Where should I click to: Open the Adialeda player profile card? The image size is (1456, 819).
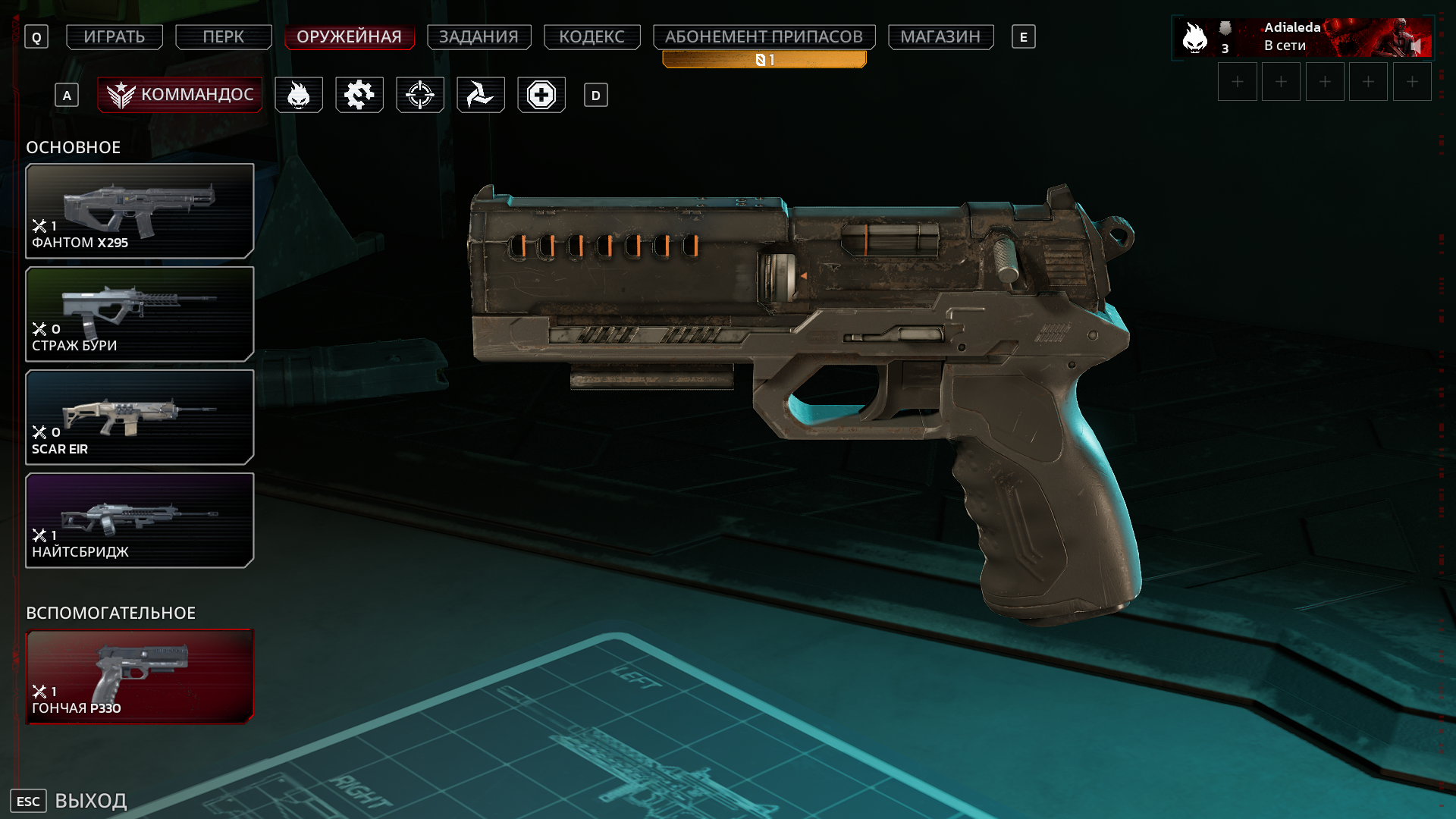click(x=1302, y=37)
